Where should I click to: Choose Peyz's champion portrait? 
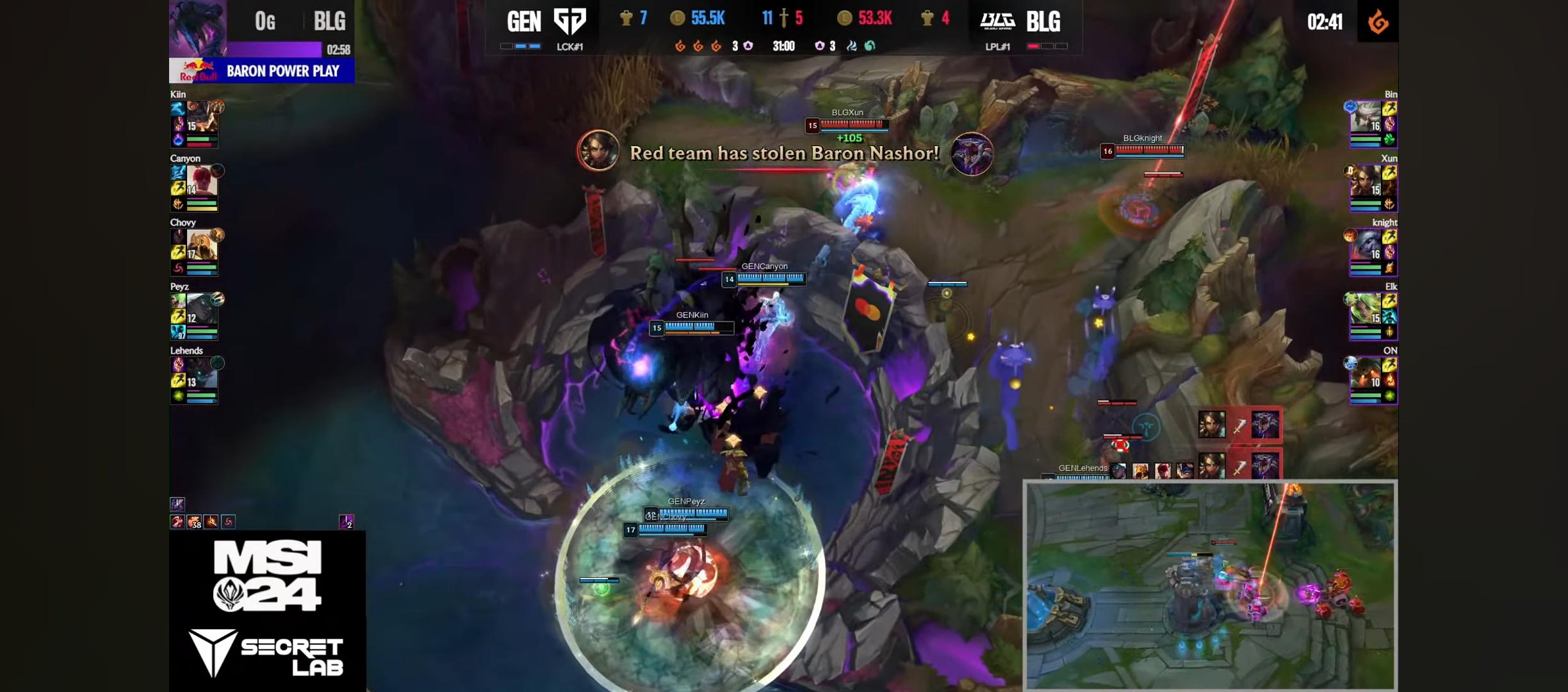click(x=202, y=309)
